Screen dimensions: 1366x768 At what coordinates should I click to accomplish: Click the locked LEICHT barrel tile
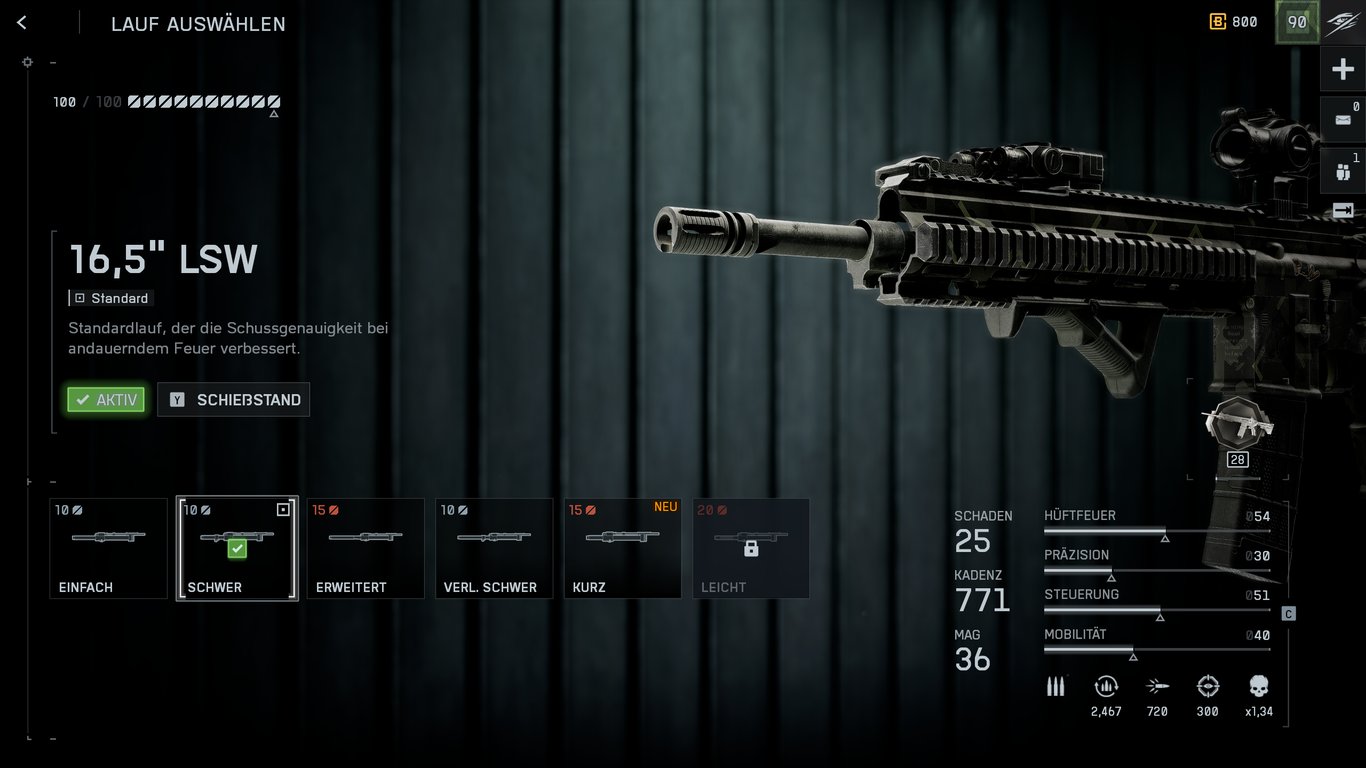coord(751,548)
